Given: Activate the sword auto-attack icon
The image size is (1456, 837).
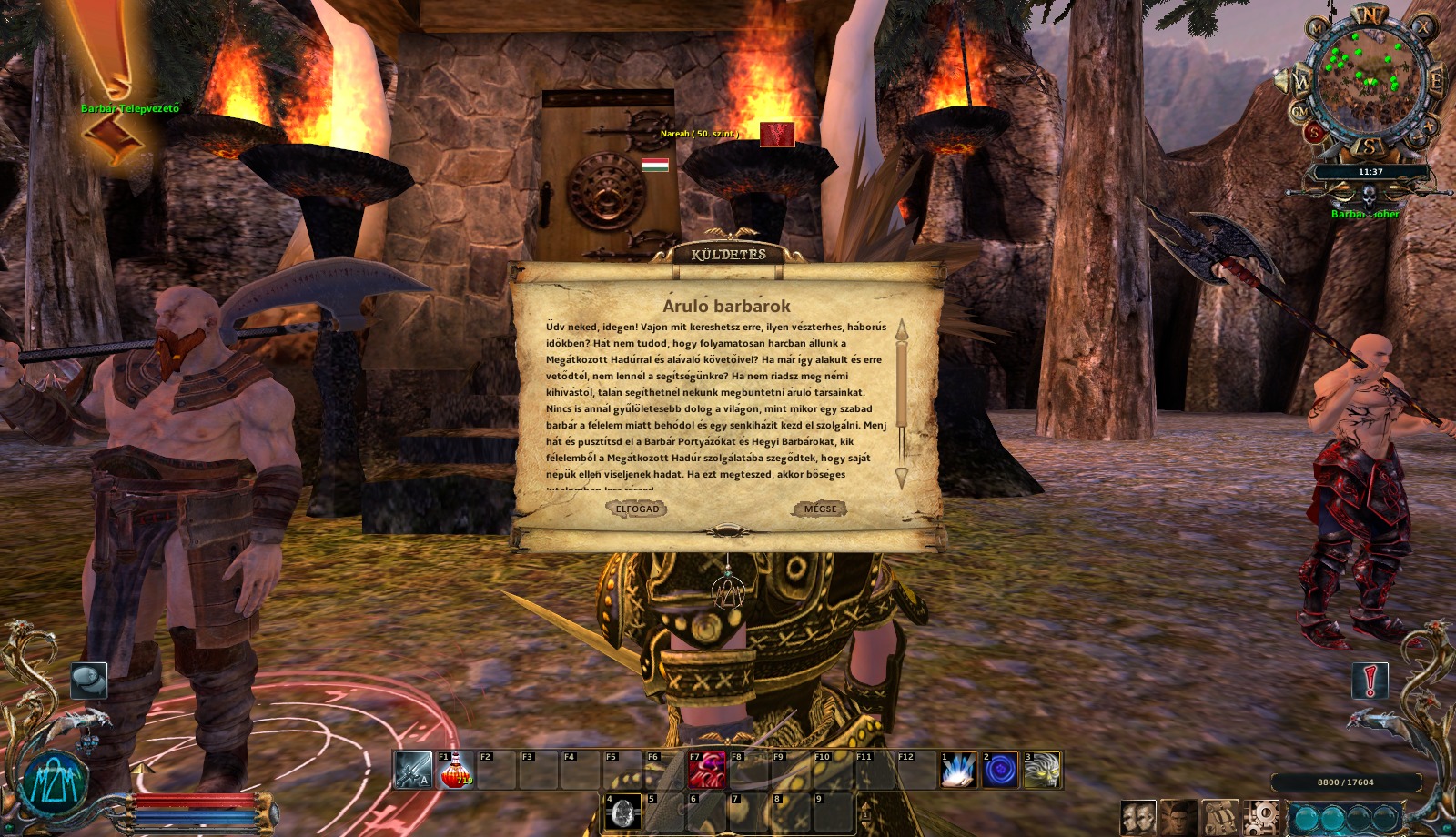Looking at the screenshot, I should [x=413, y=770].
